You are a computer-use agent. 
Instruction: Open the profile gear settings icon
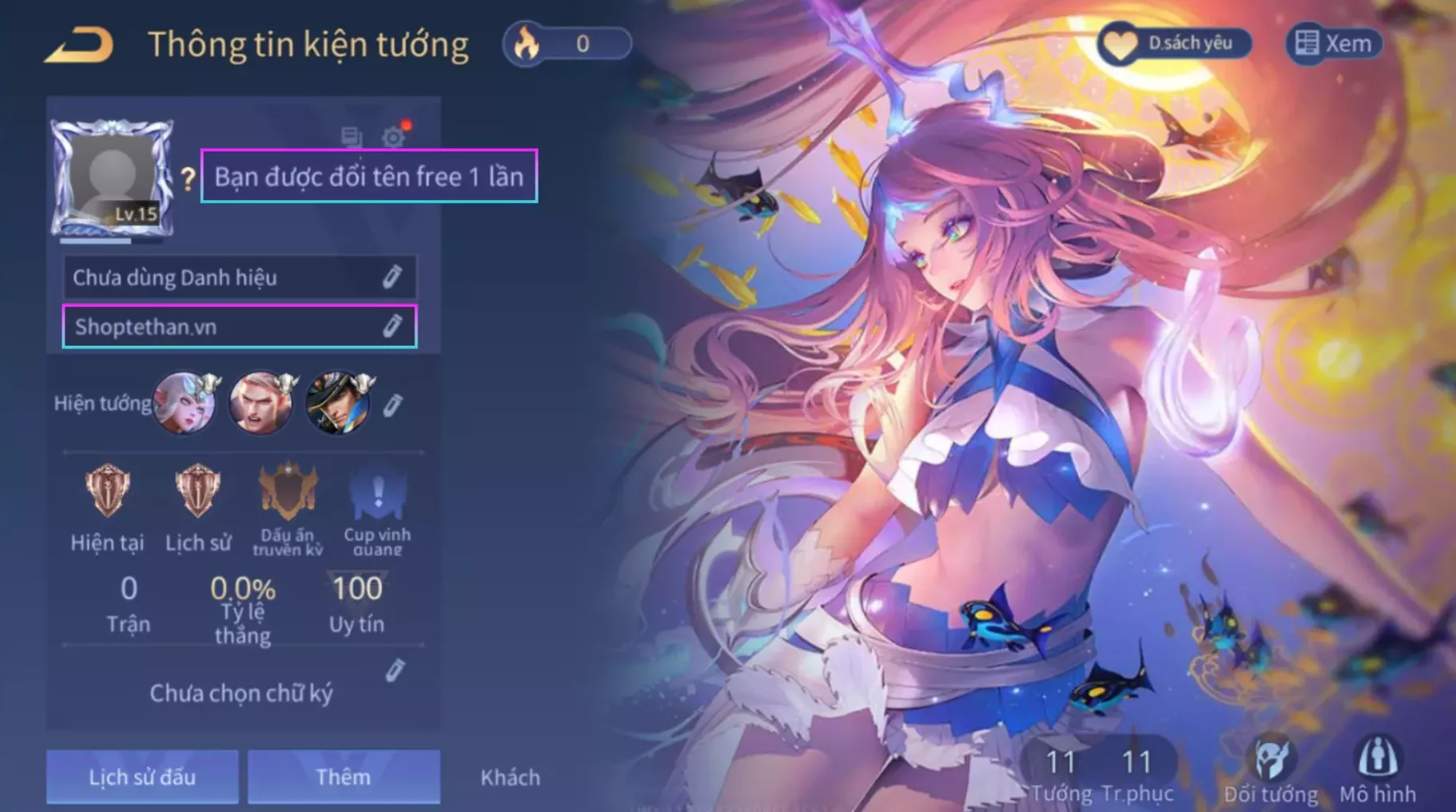tap(393, 137)
